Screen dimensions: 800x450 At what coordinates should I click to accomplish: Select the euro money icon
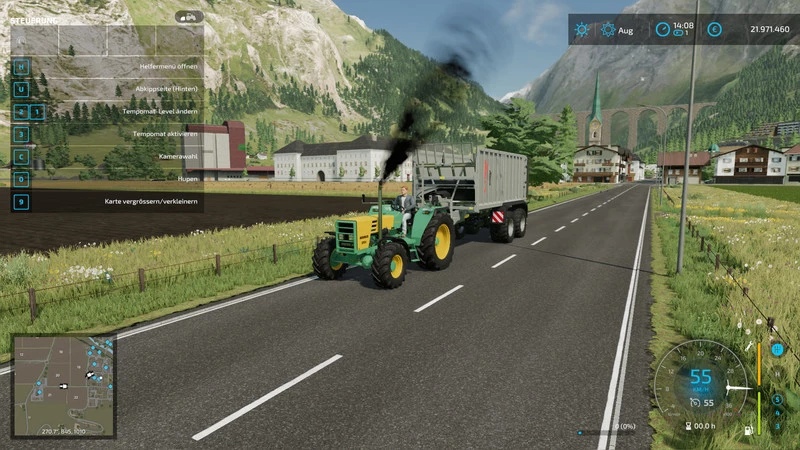coord(714,30)
